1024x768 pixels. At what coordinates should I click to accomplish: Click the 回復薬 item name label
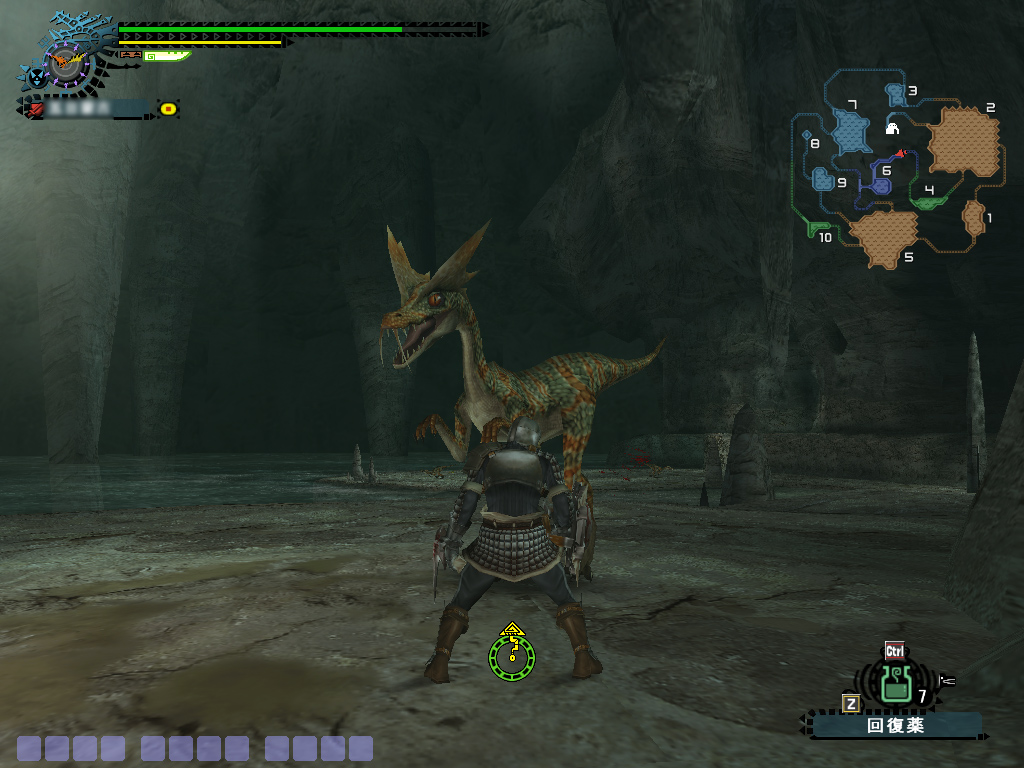point(896,726)
